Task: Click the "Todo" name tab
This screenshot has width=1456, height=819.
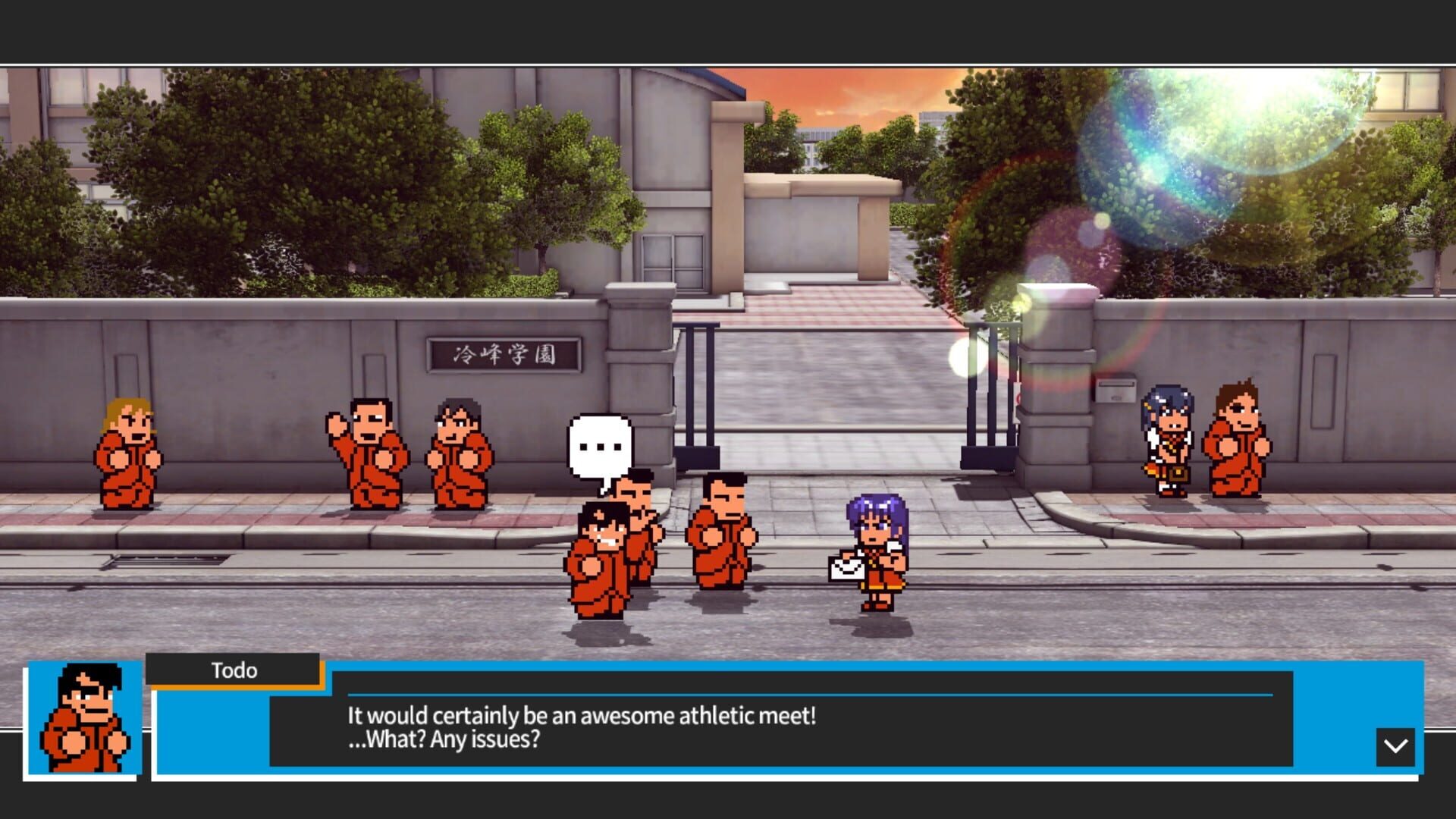Action: (x=235, y=670)
